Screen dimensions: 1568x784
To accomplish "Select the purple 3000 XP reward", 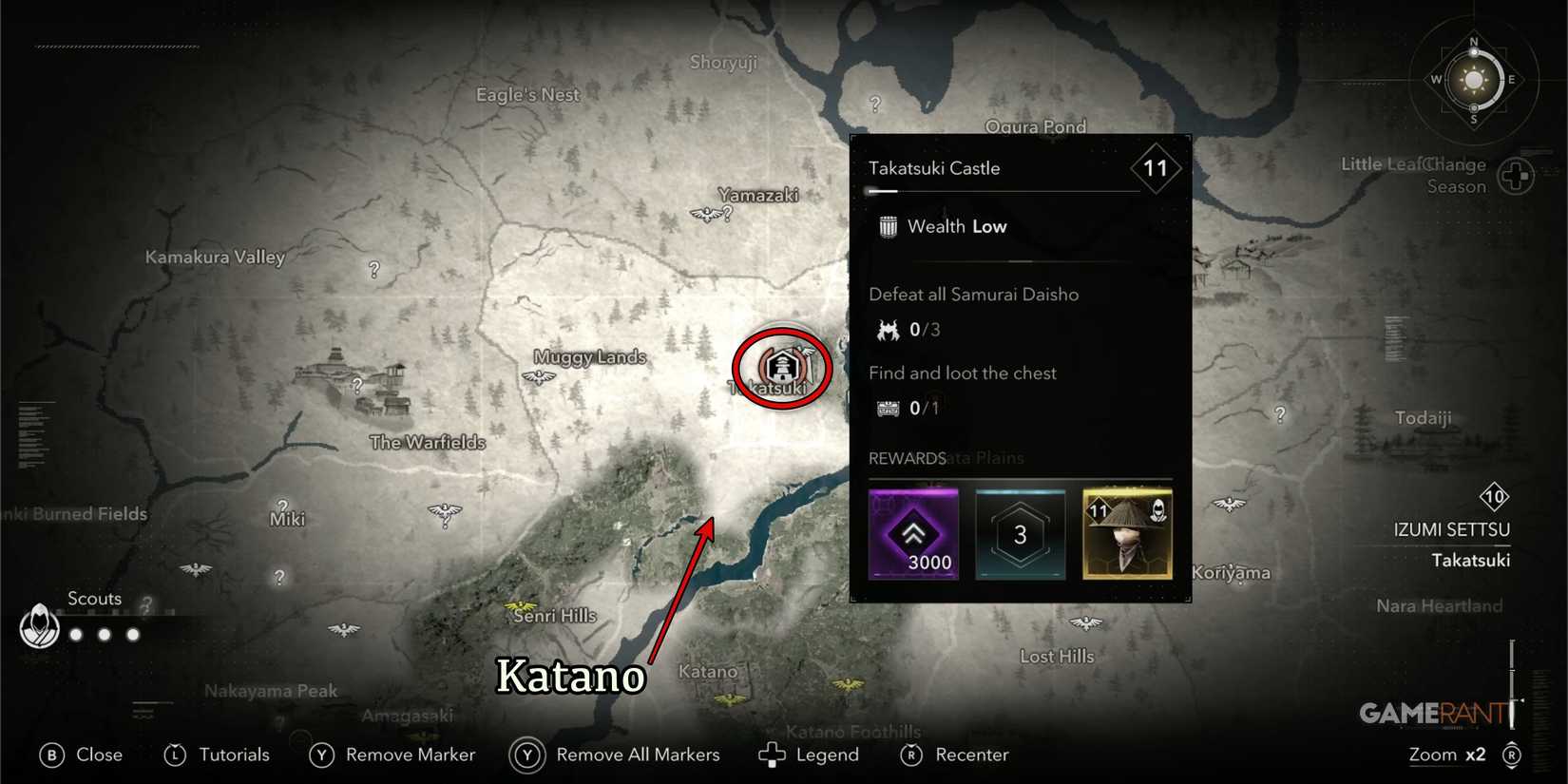I will (914, 534).
